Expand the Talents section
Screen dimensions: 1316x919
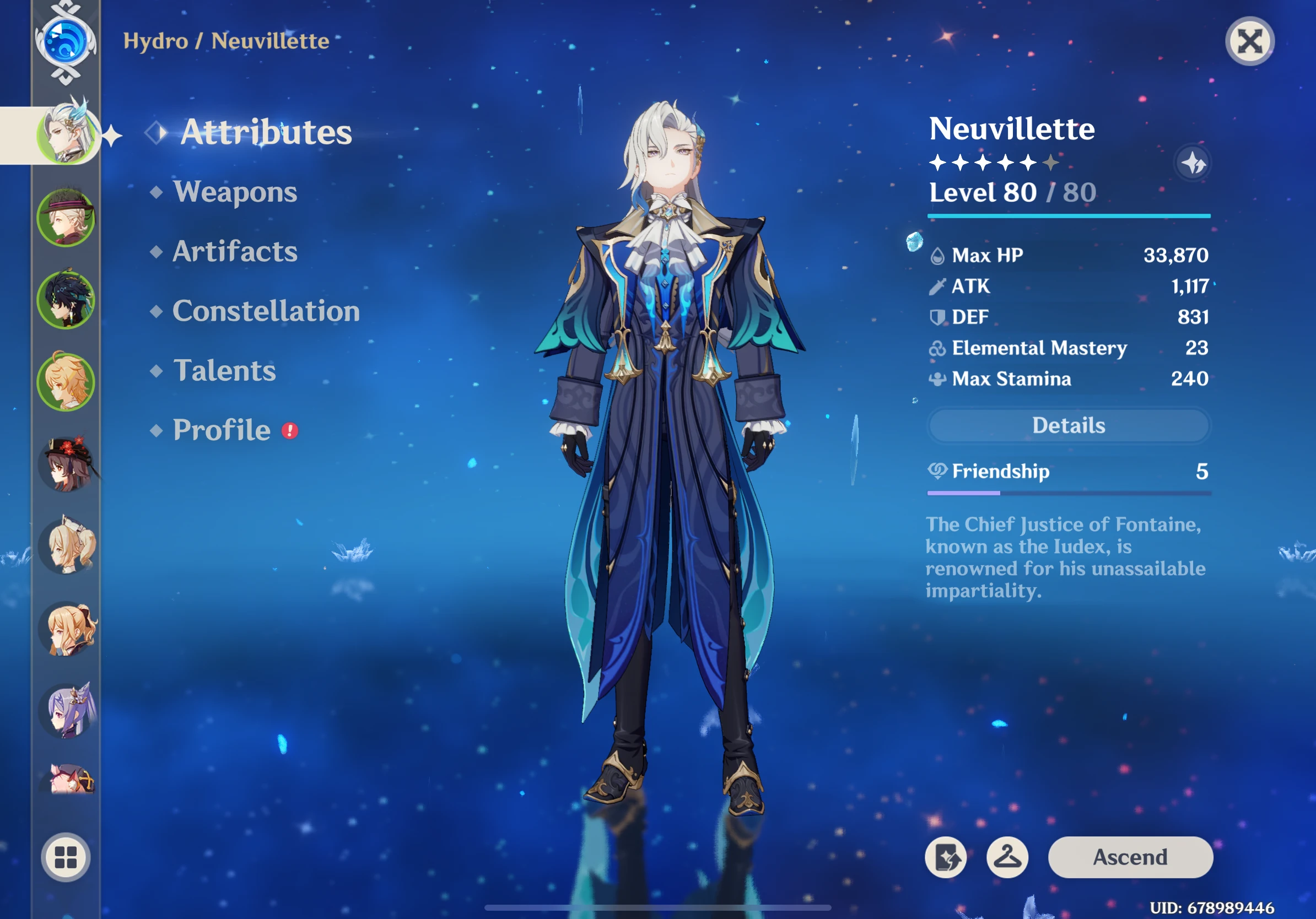click(225, 371)
